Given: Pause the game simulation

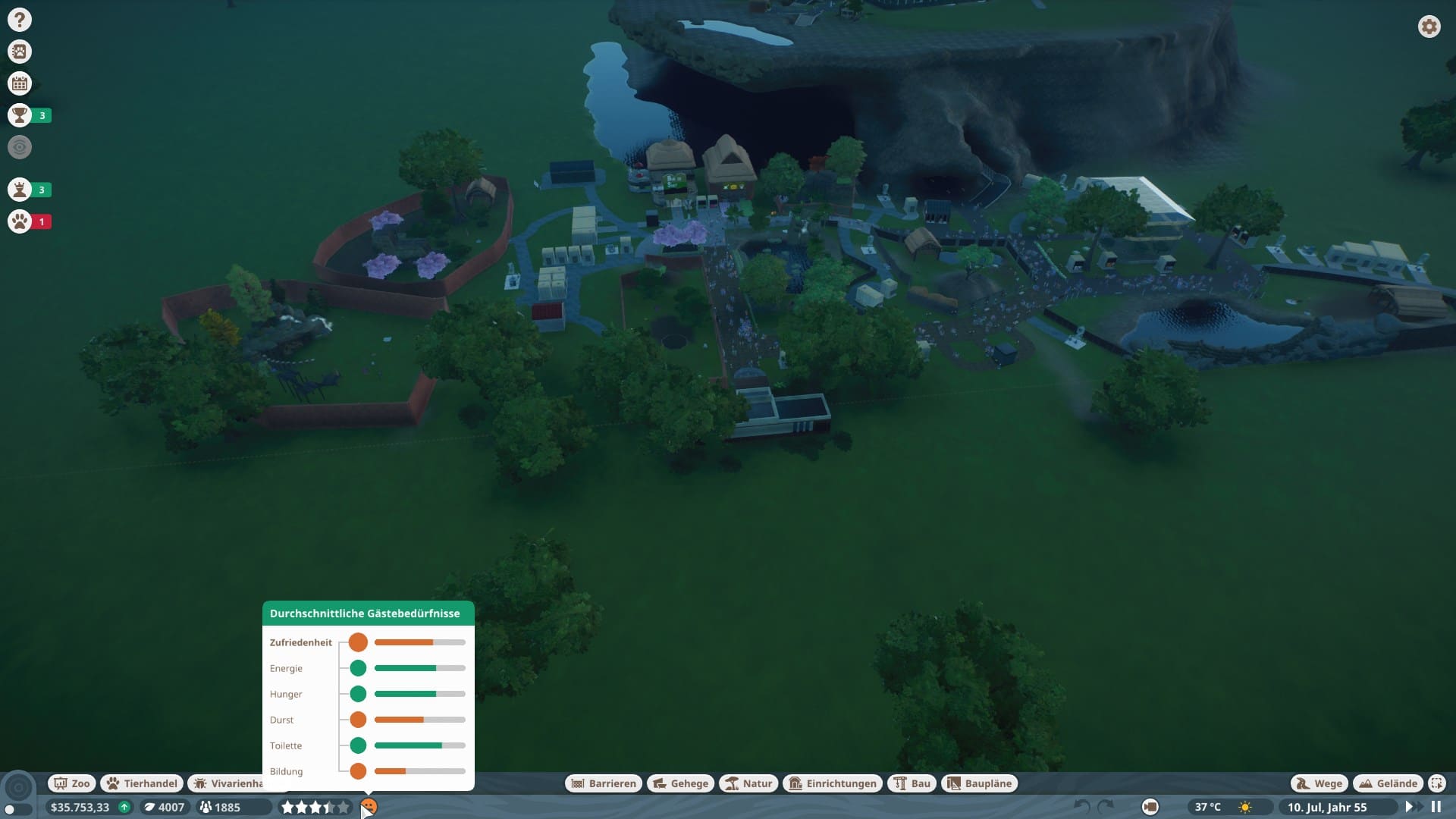Looking at the screenshot, I should (x=1436, y=807).
